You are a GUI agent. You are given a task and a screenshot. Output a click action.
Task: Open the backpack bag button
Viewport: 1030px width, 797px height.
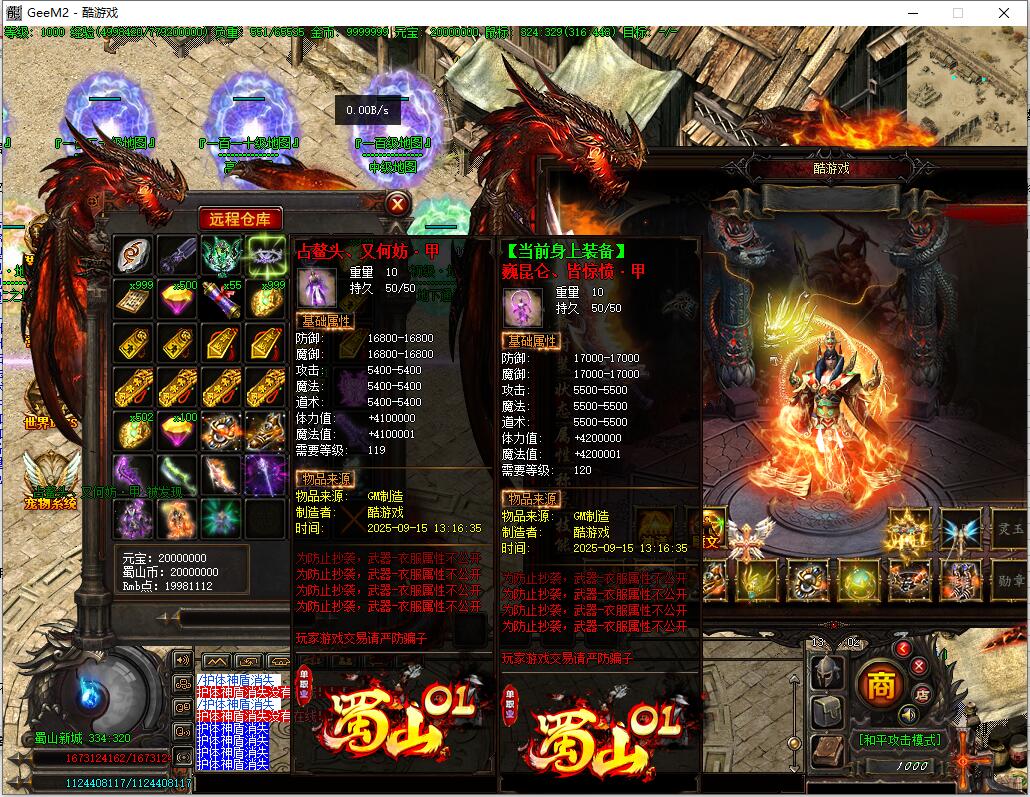pyautogui.click(x=827, y=711)
